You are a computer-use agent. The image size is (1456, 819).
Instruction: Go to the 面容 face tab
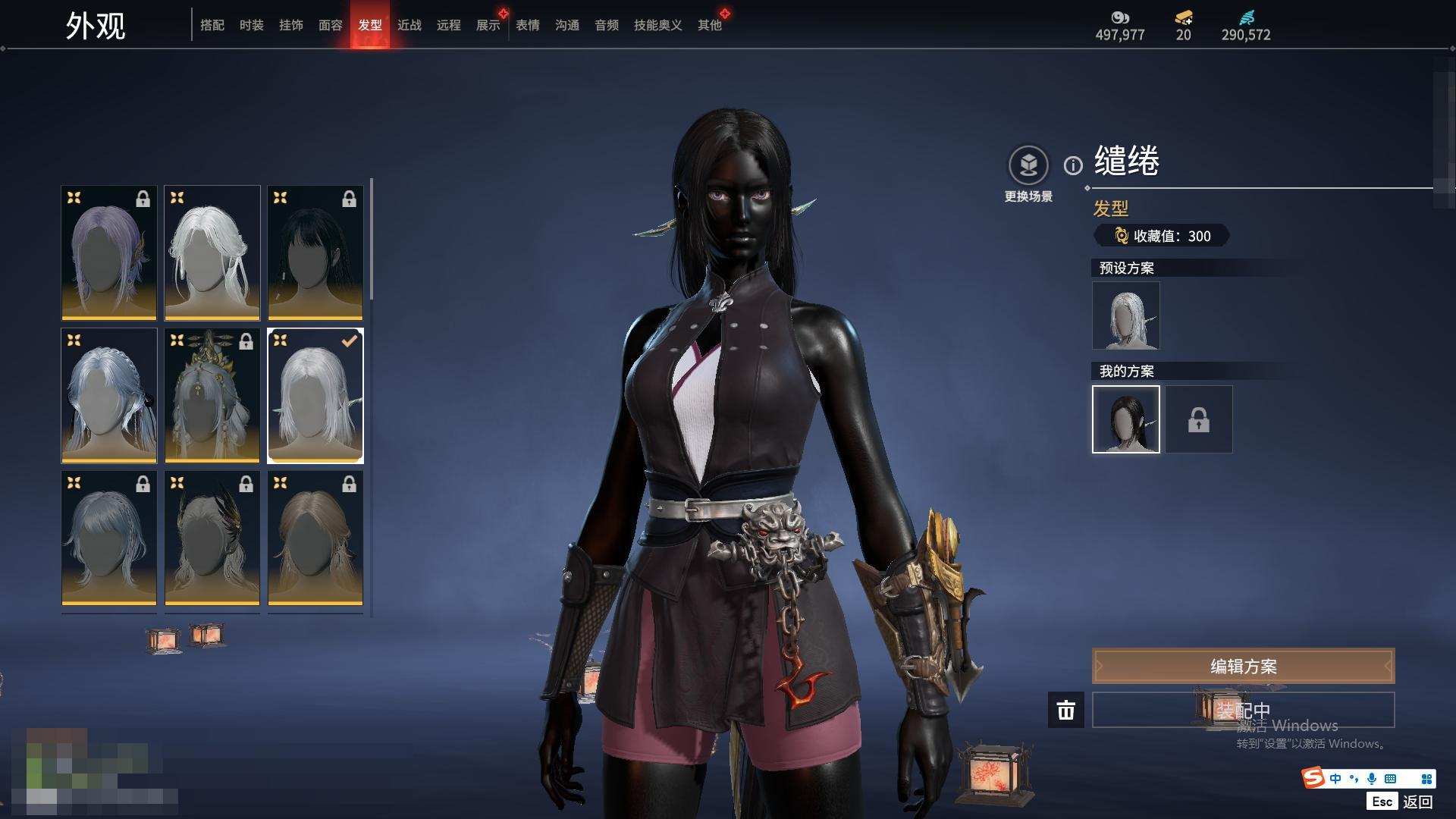point(331,25)
